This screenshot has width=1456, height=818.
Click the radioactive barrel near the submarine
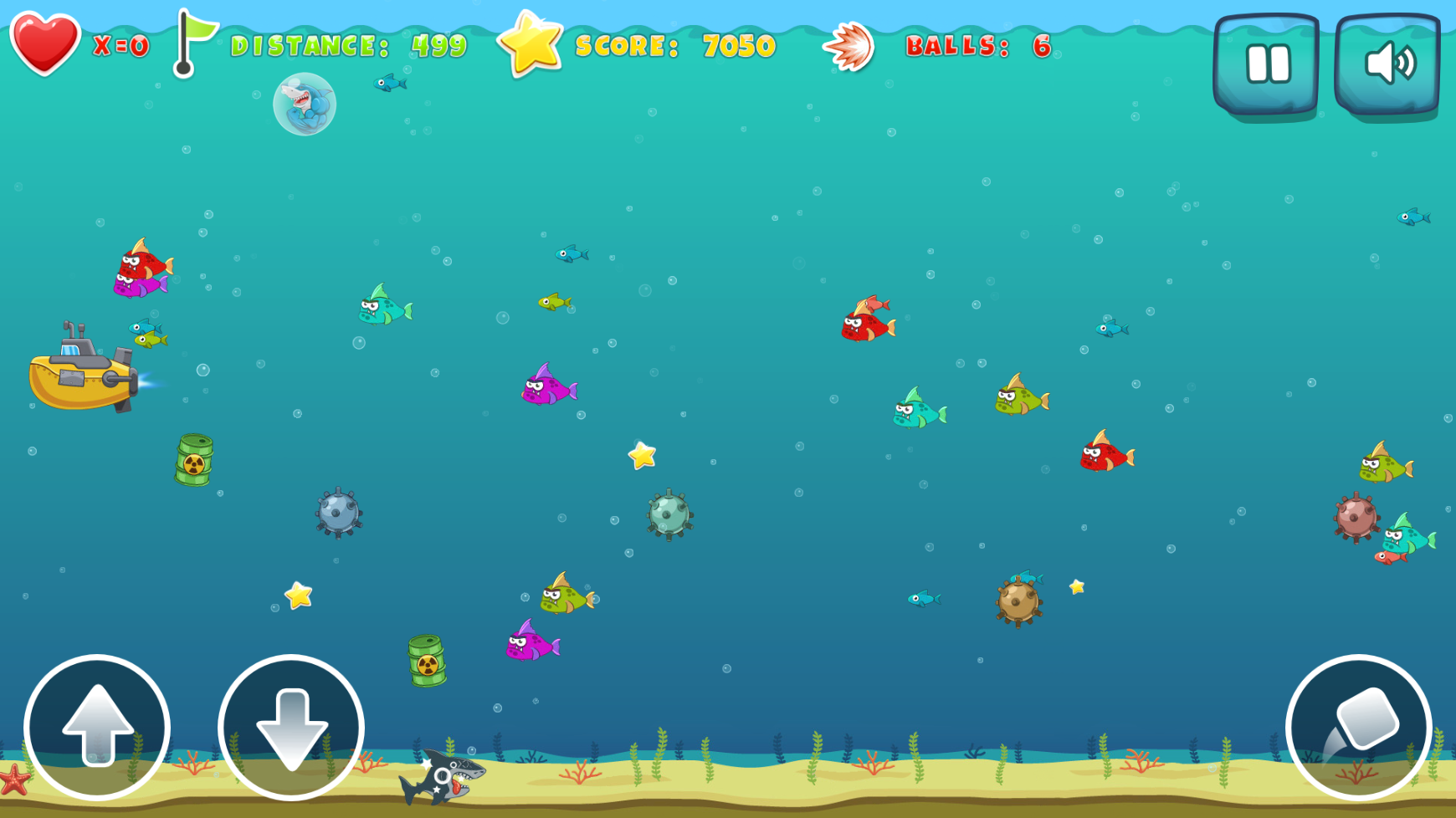click(x=195, y=458)
